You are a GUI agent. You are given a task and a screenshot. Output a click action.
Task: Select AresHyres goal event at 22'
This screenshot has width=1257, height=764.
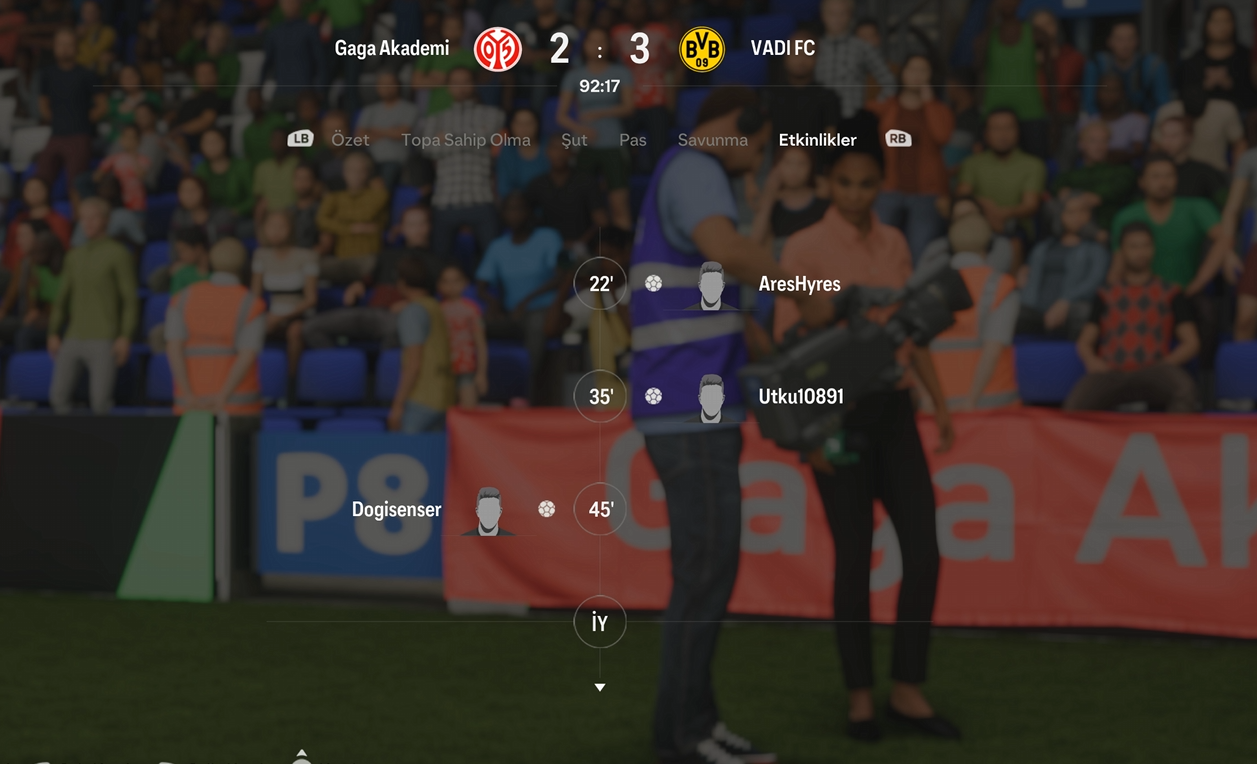[x=799, y=284]
